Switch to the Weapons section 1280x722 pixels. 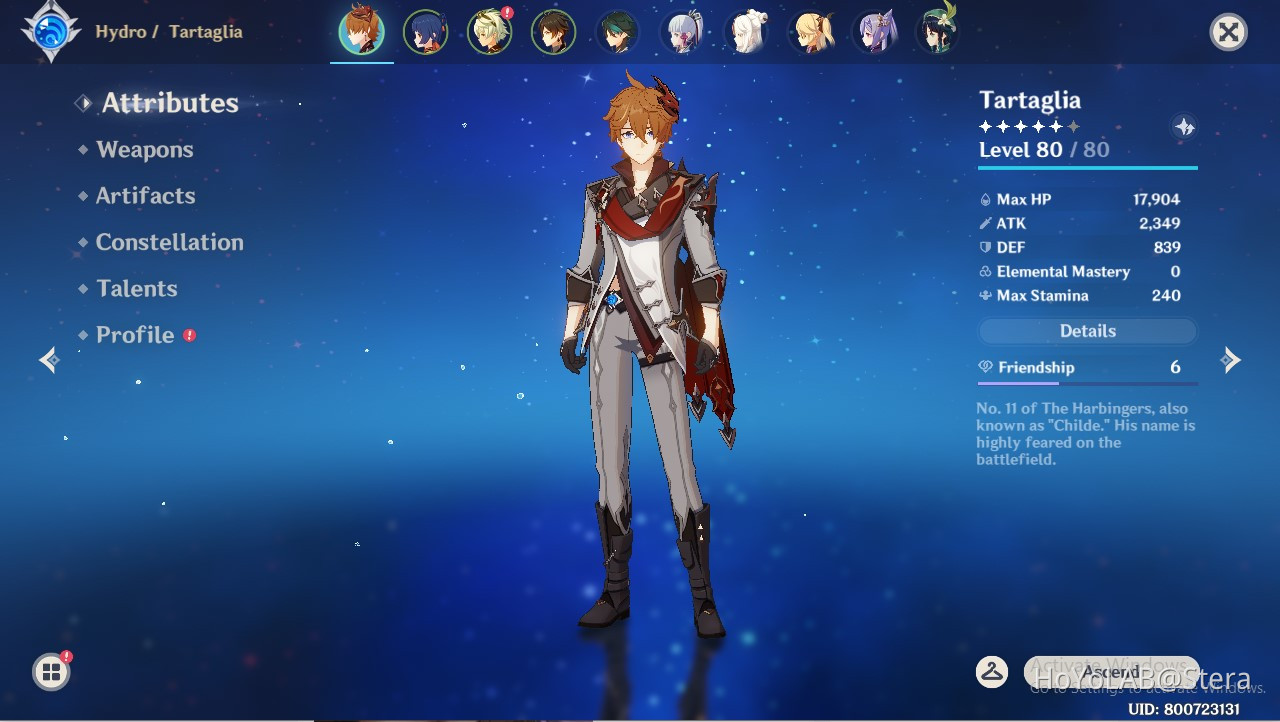coord(144,149)
